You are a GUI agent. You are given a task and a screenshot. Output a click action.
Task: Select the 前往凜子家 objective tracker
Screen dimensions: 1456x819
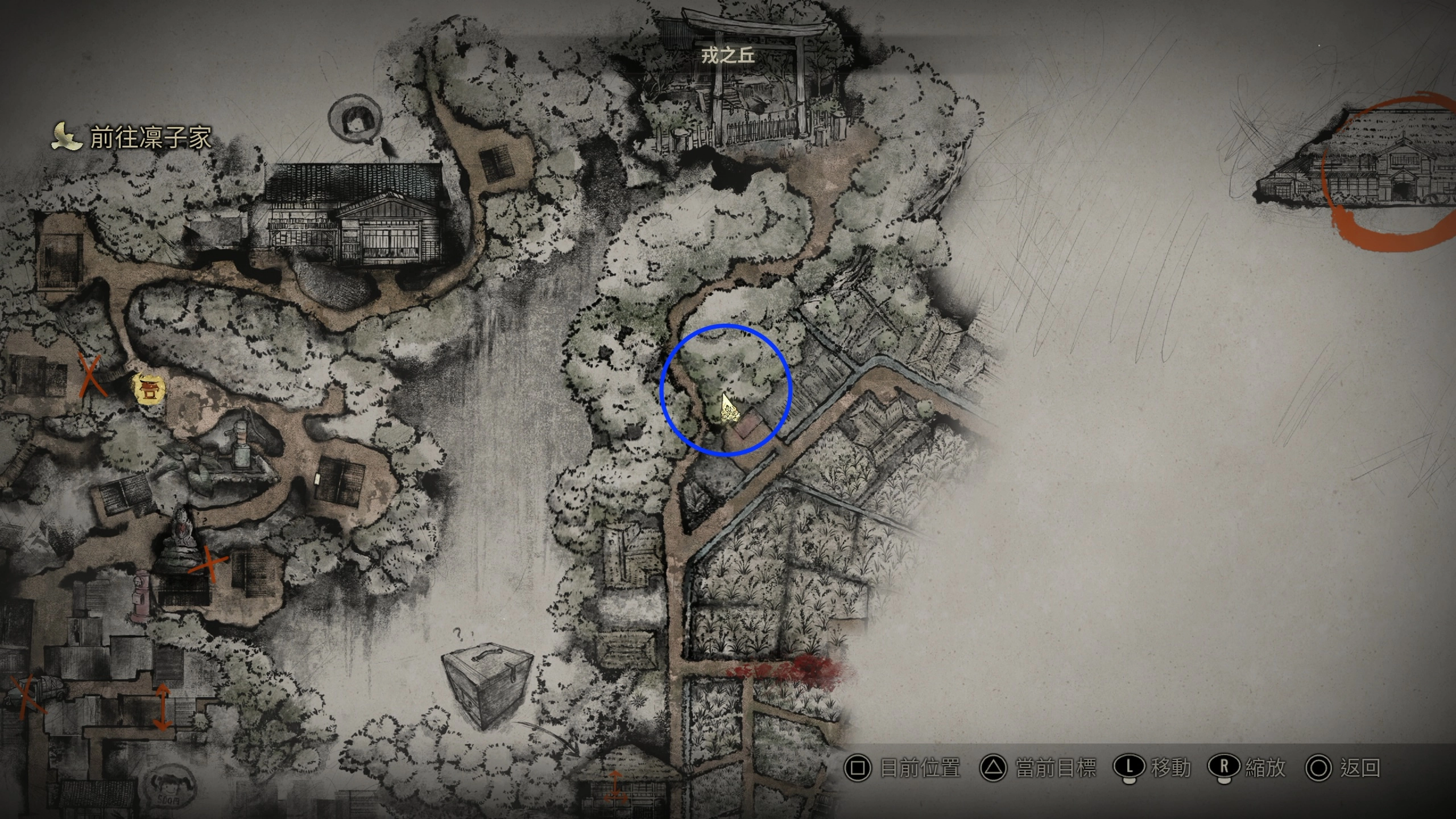coord(132,138)
